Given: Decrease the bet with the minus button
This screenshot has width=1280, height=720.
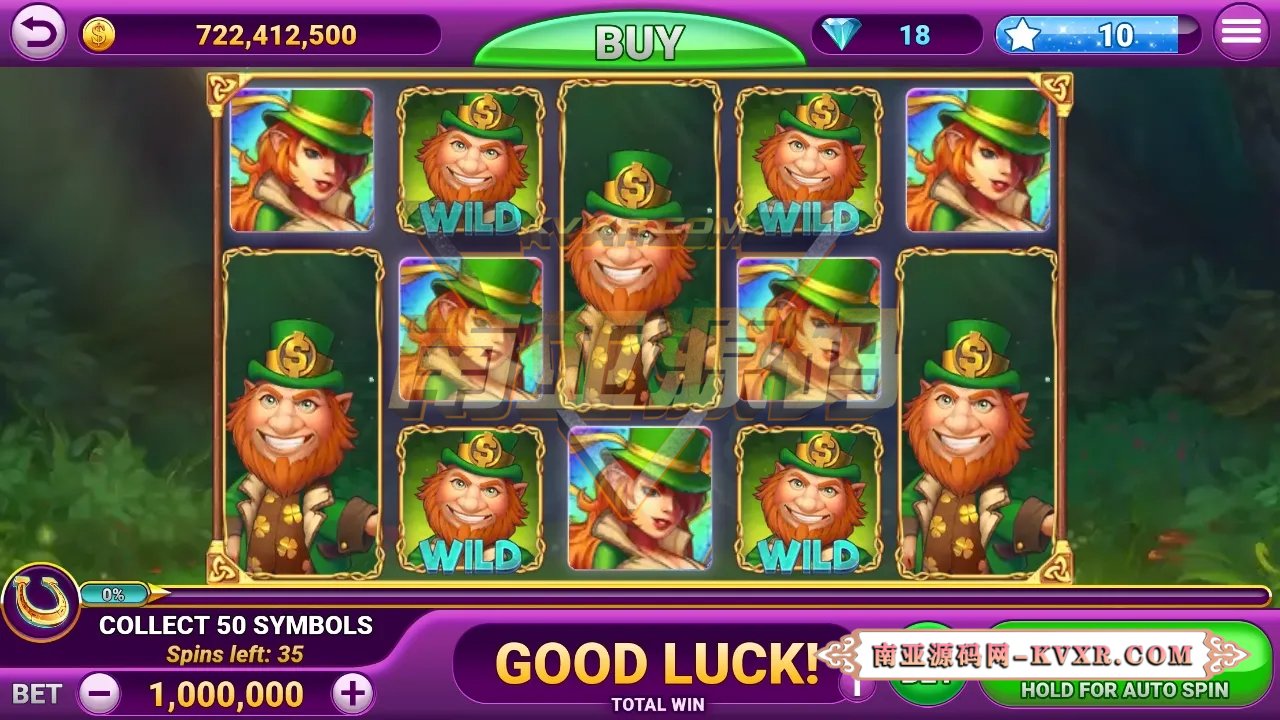Looking at the screenshot, I should pyautogui.click(x=97, y=693).
